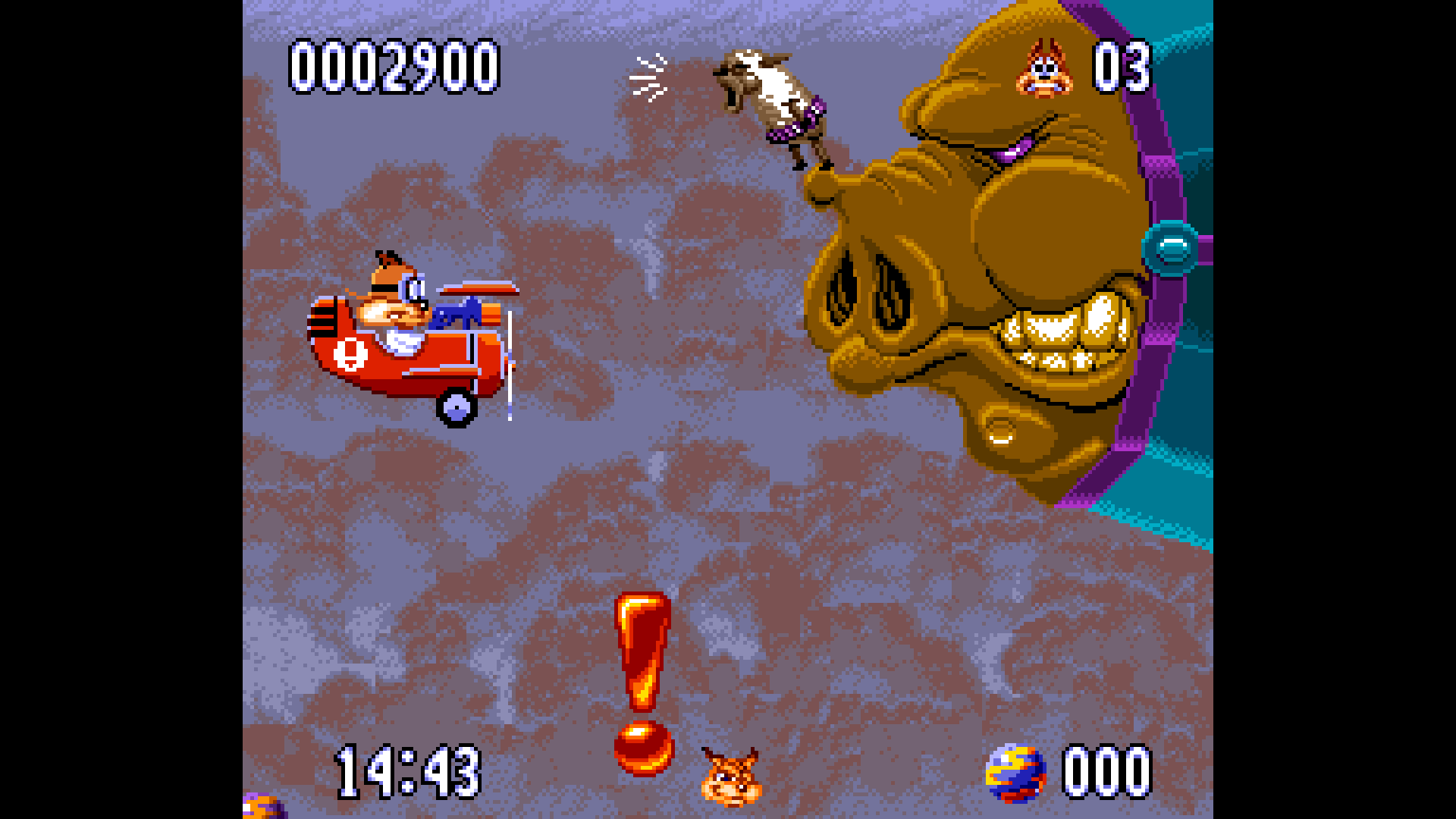Image resolution: width=1456 pixels, height=819 pixels.
Task: Click the striped globe icon near the counter
Action: click(1014, 770)
